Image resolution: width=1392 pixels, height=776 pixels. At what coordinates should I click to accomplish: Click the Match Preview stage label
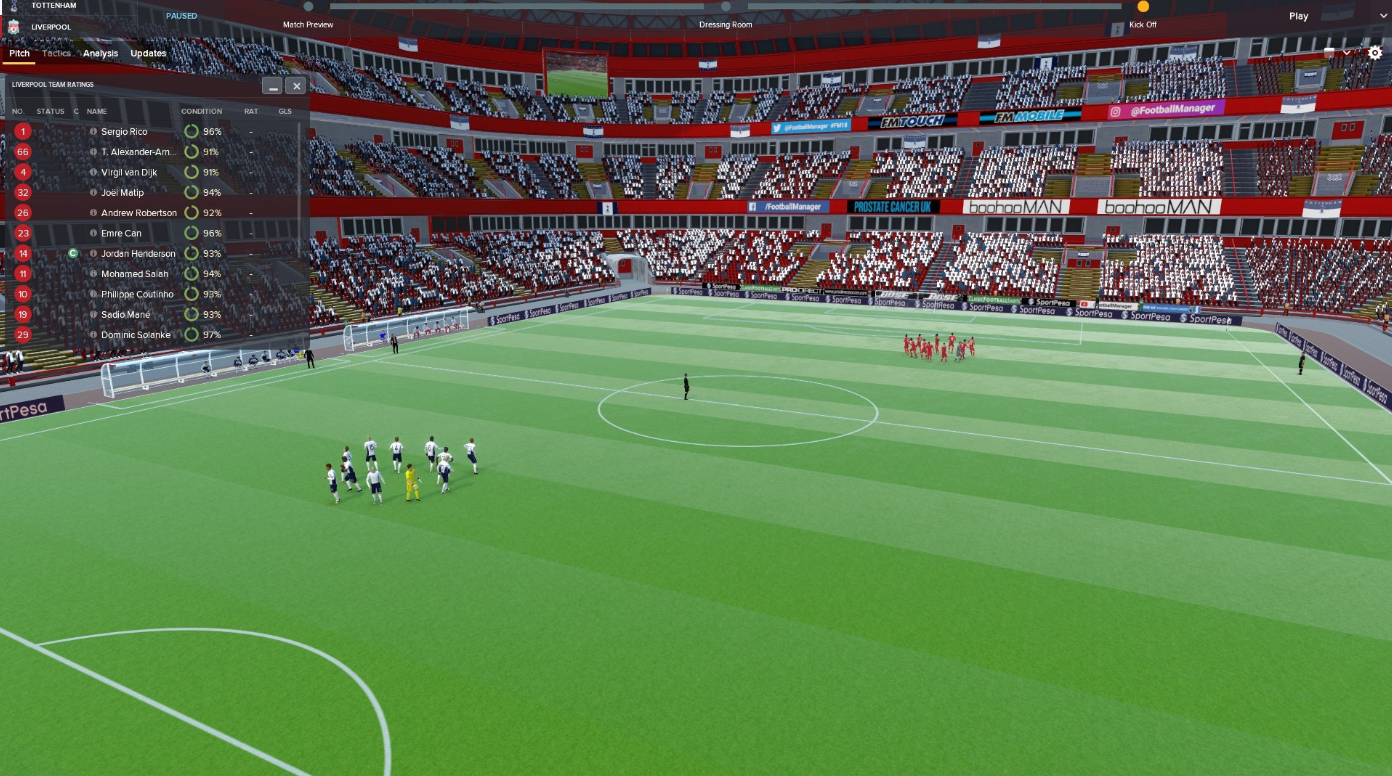tap(307, 23)
